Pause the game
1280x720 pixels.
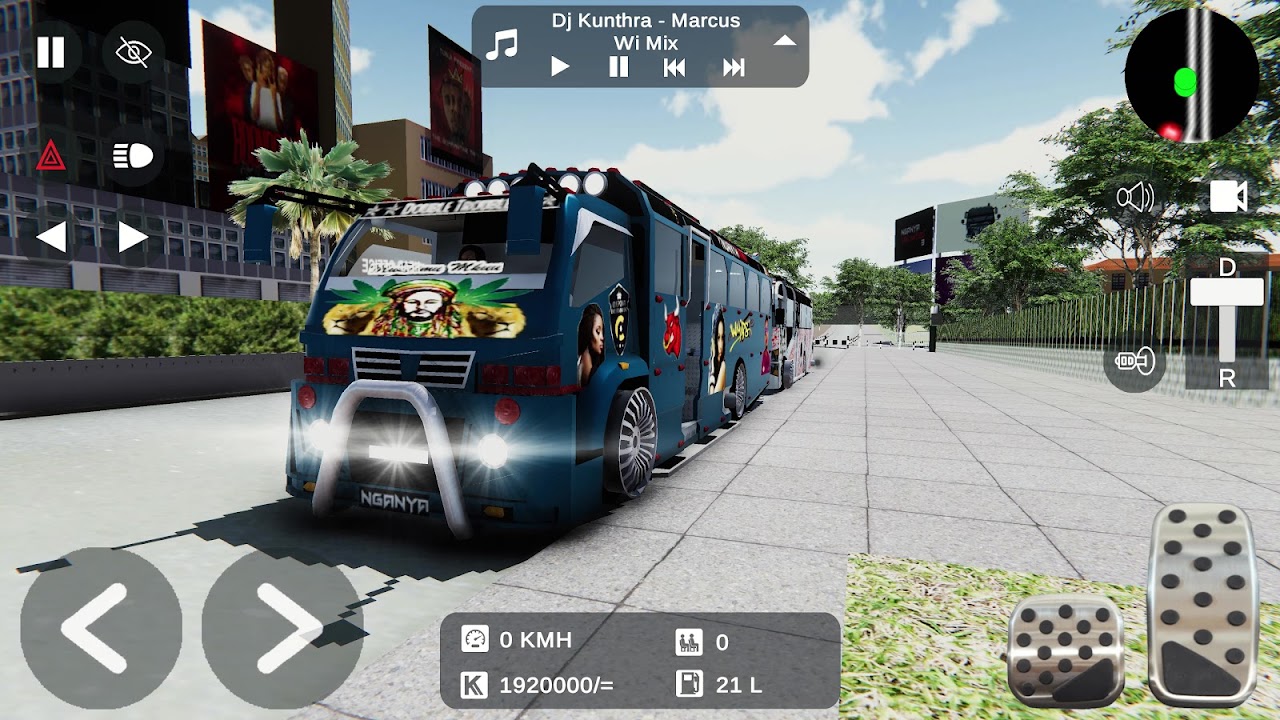coord(51,51)
